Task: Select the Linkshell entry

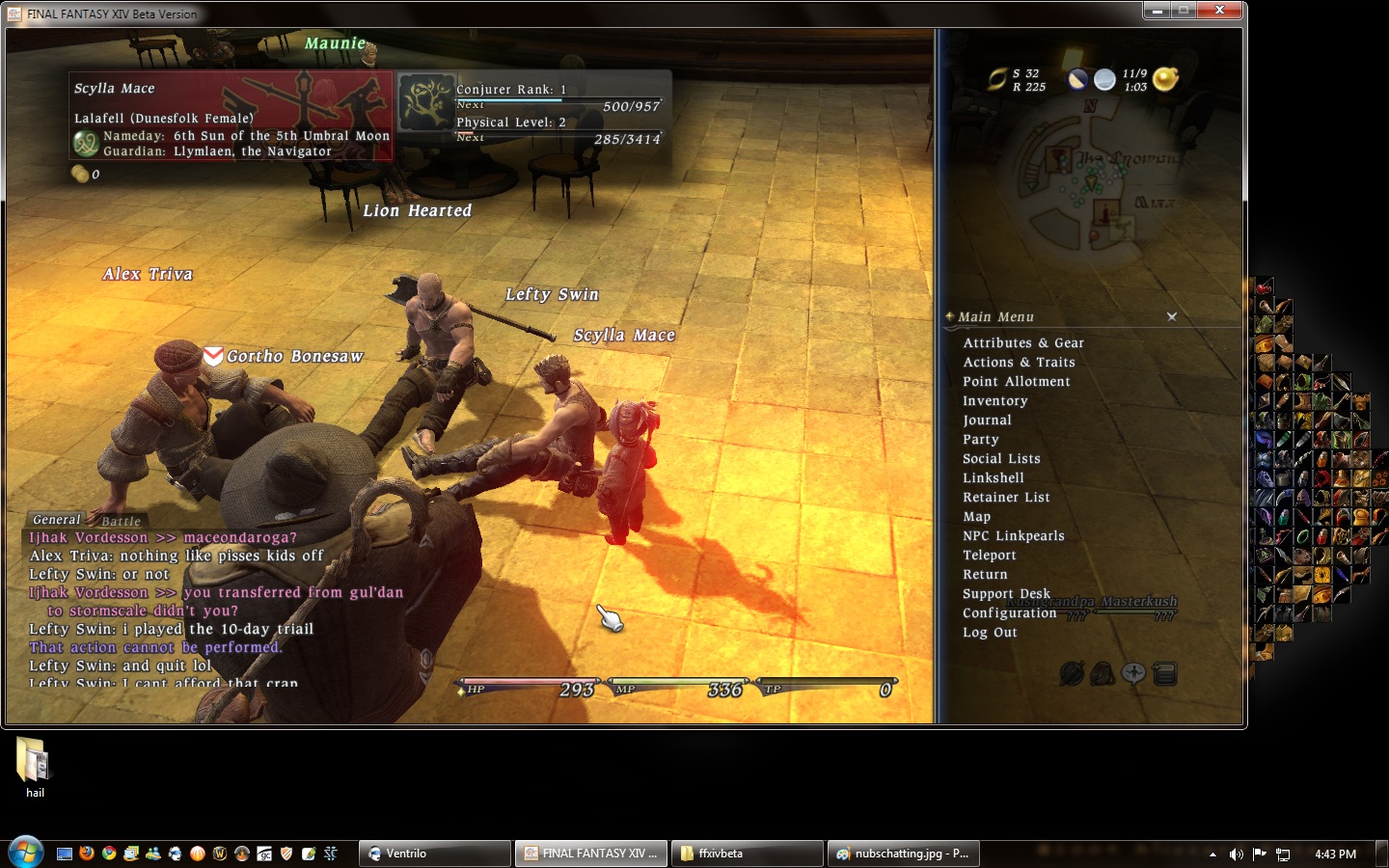Action: tap(993, 478)
